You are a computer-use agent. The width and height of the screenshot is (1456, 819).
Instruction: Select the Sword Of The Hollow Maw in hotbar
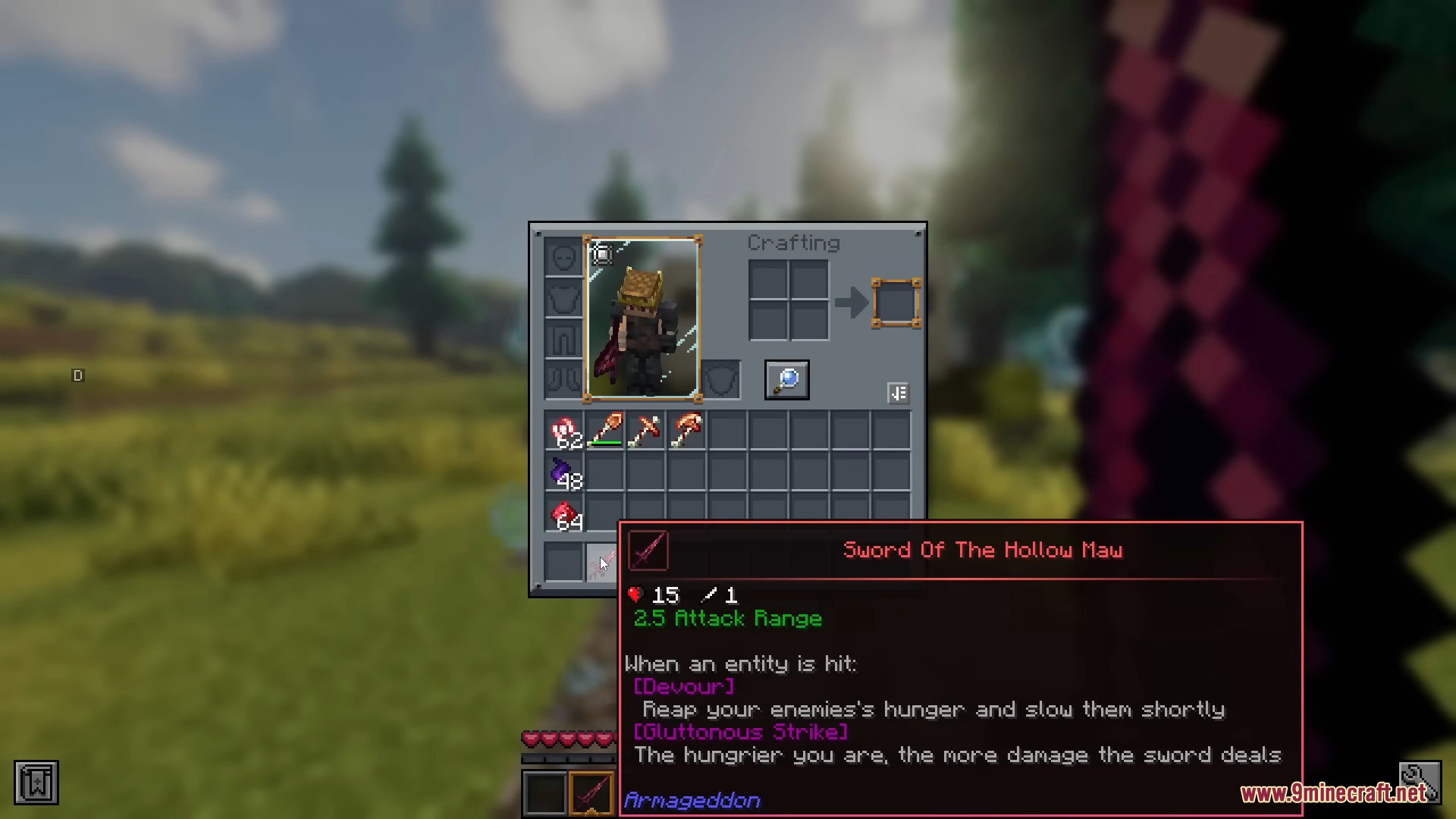click(x=591, y=792)
